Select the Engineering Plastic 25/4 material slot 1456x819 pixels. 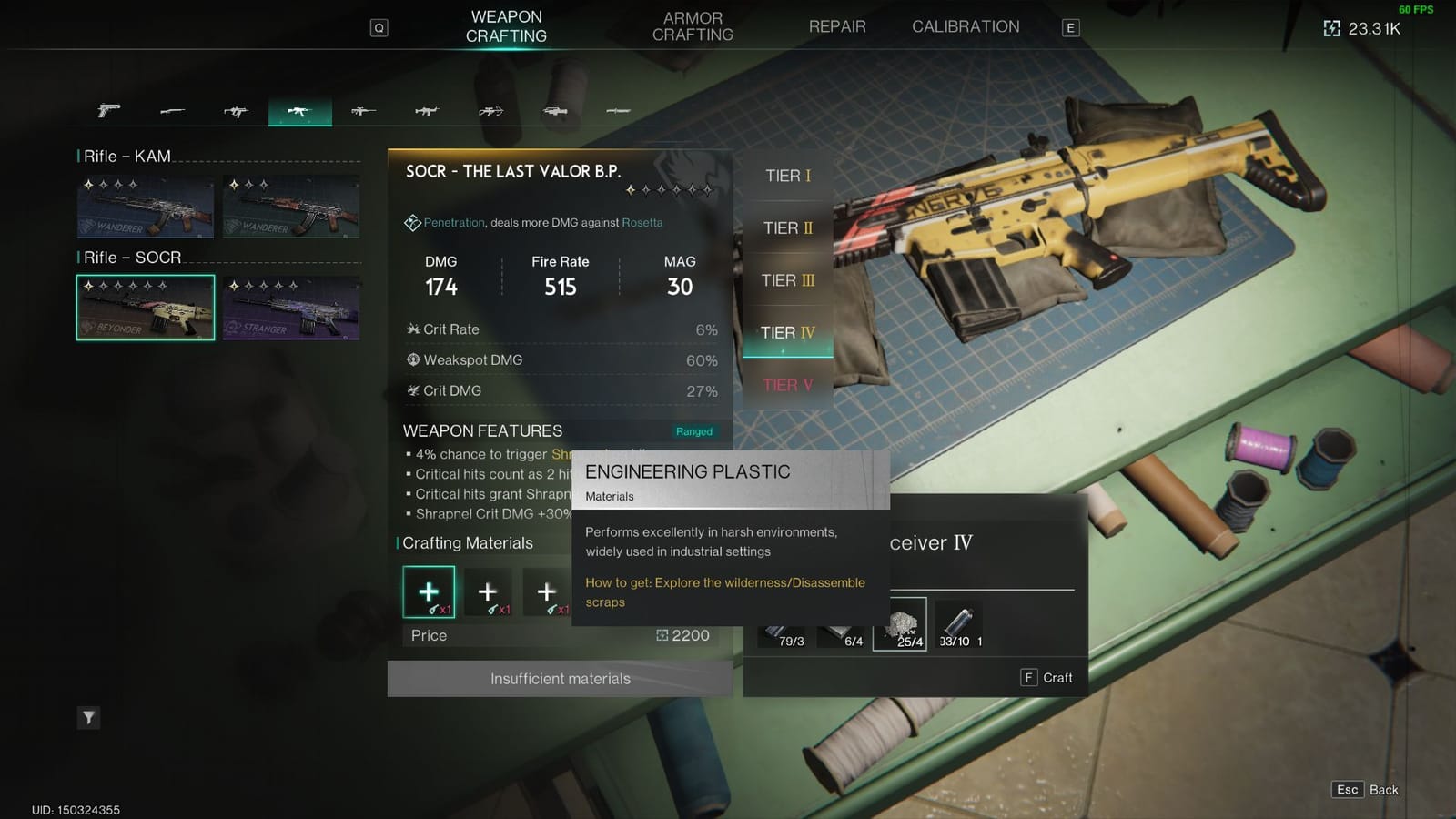(x=900, y=624)
